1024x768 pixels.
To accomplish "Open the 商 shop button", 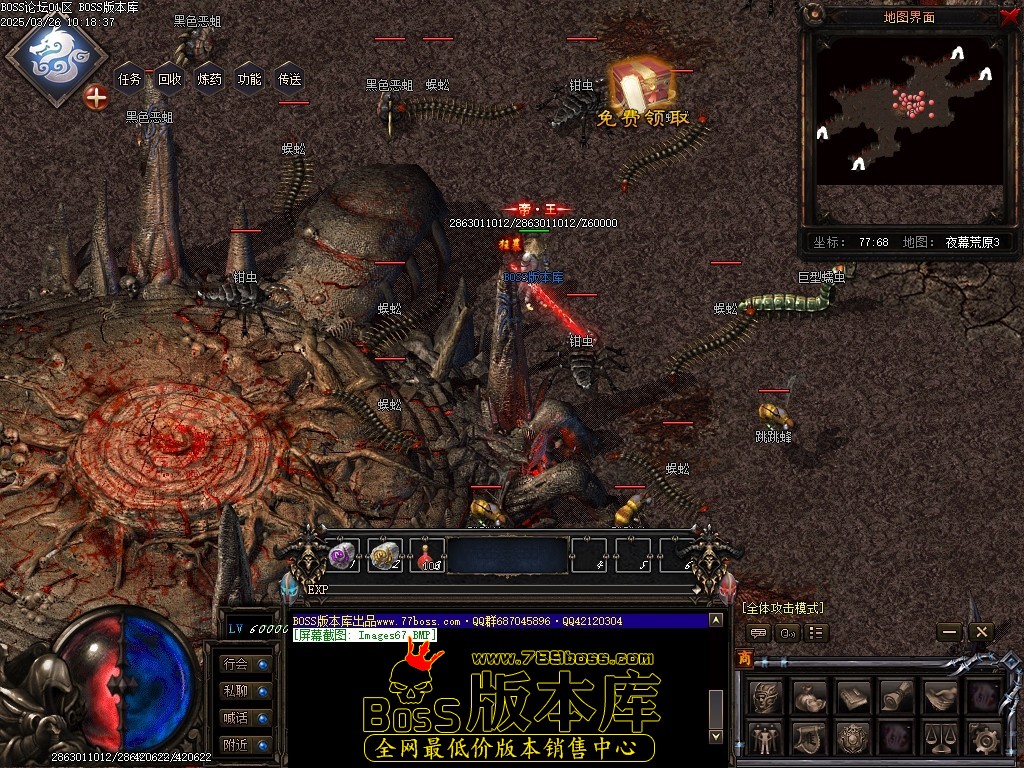I will pyautogui.click(x=745, y=658).
